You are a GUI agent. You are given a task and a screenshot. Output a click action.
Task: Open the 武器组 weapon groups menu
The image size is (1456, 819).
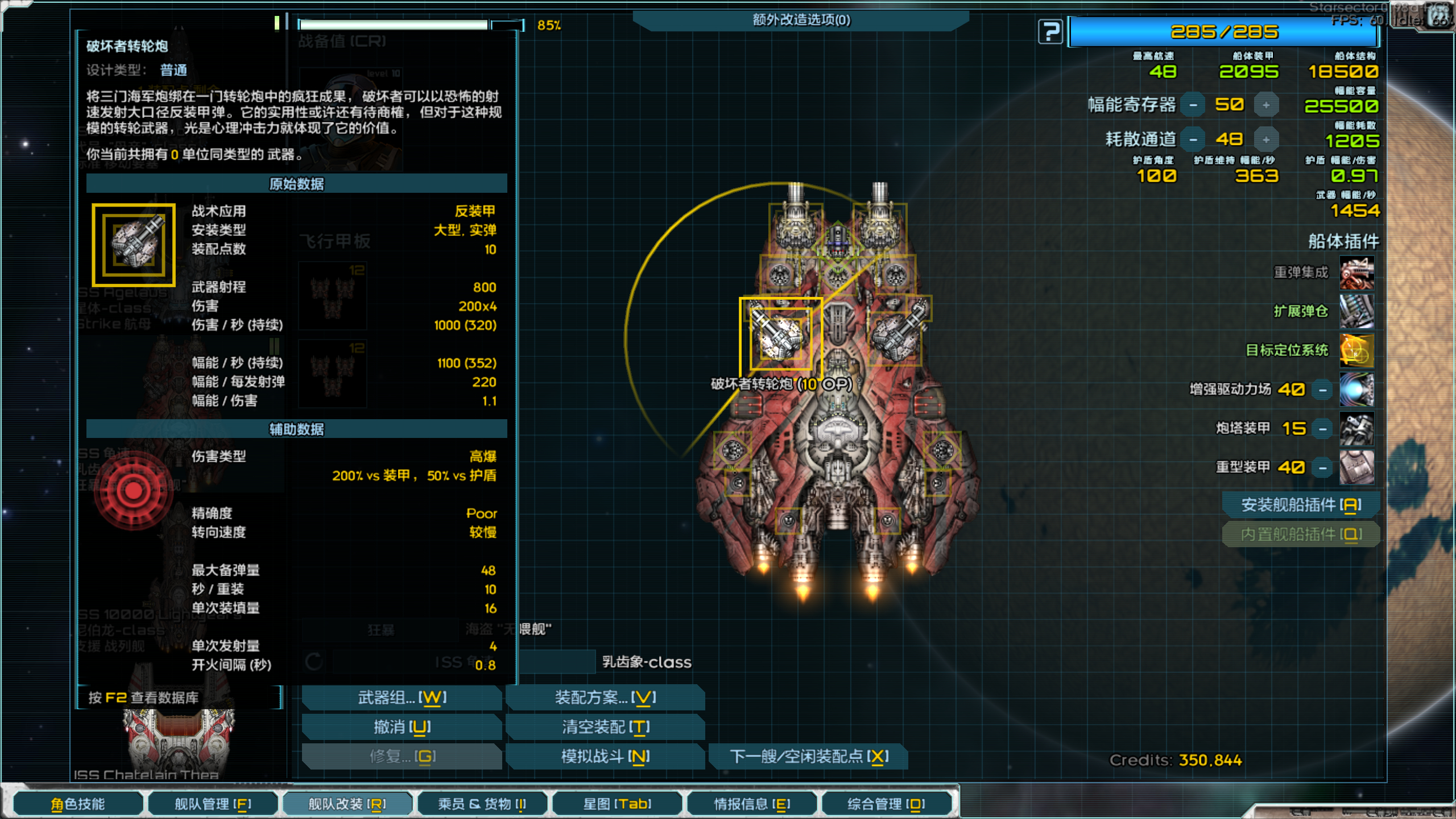pyautogui.click(x=402, y=697)
